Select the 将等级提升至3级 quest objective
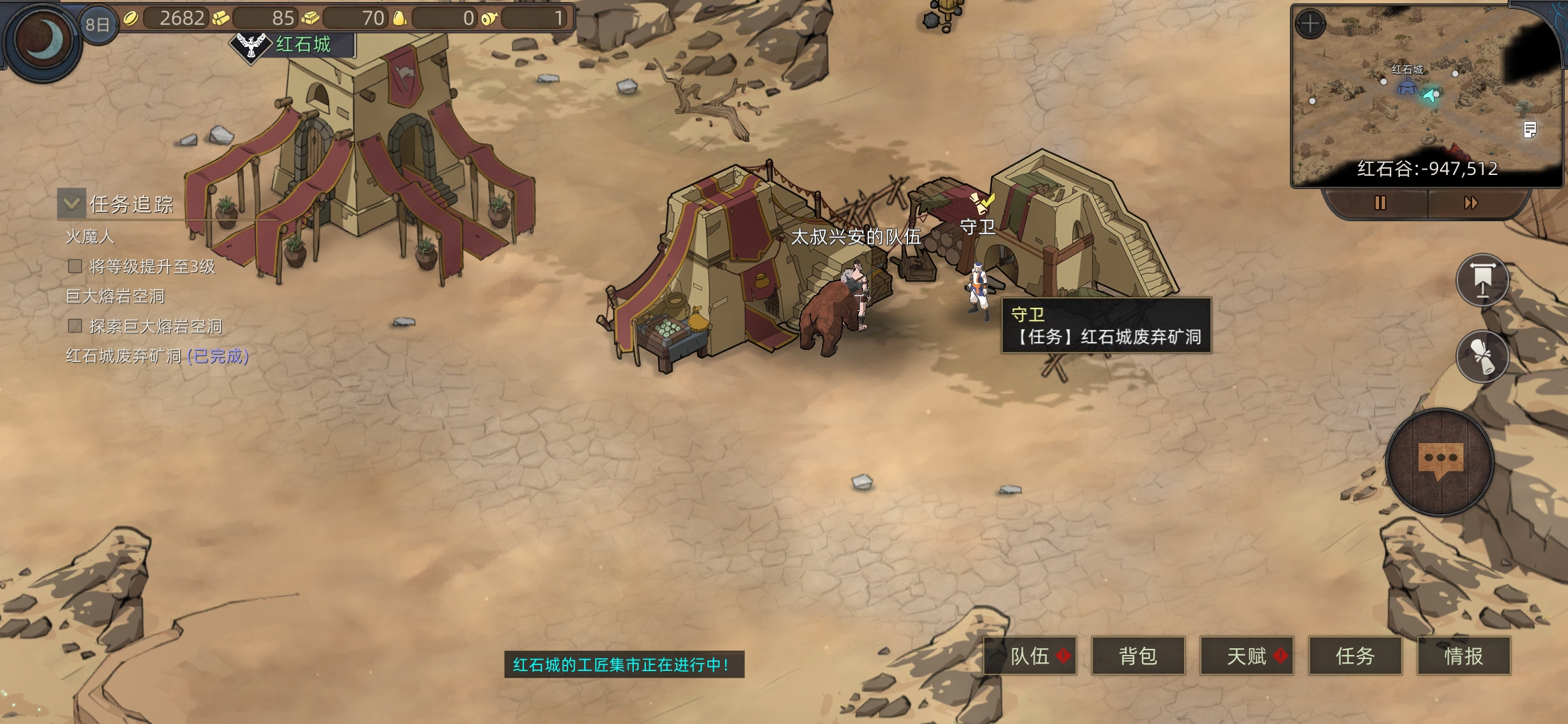This screenshot has width=1568, height=724. pos(151,267)
